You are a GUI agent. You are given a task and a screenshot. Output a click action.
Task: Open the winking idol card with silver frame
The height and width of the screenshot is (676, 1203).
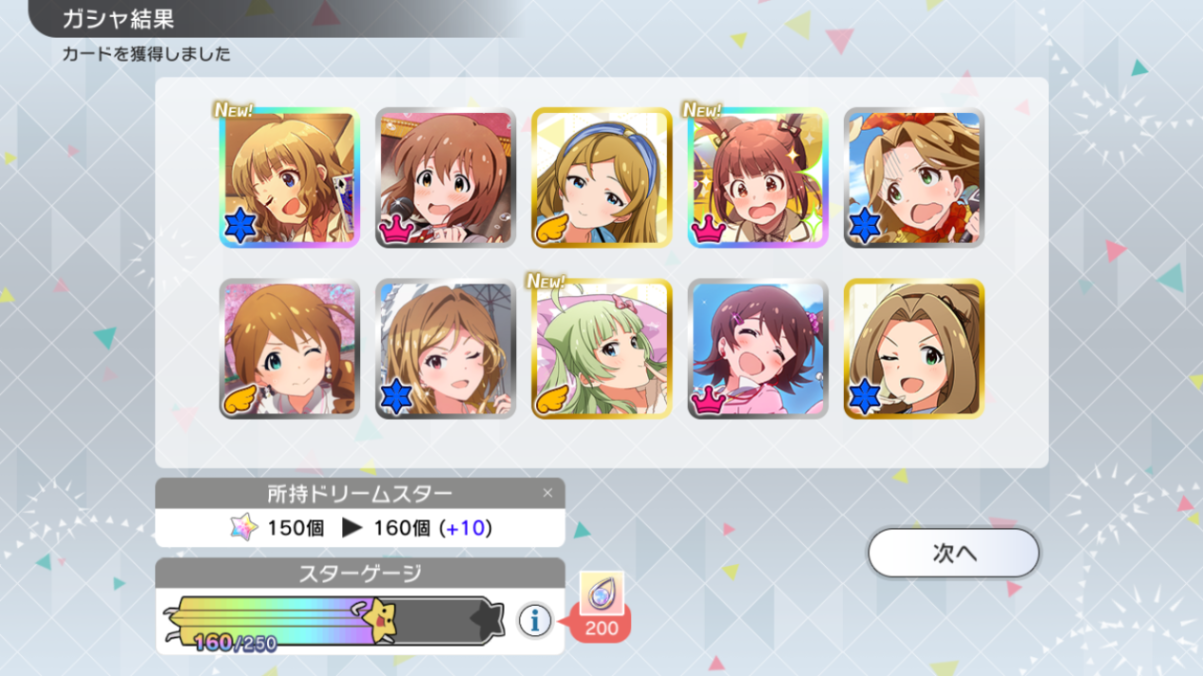point(445,349)
